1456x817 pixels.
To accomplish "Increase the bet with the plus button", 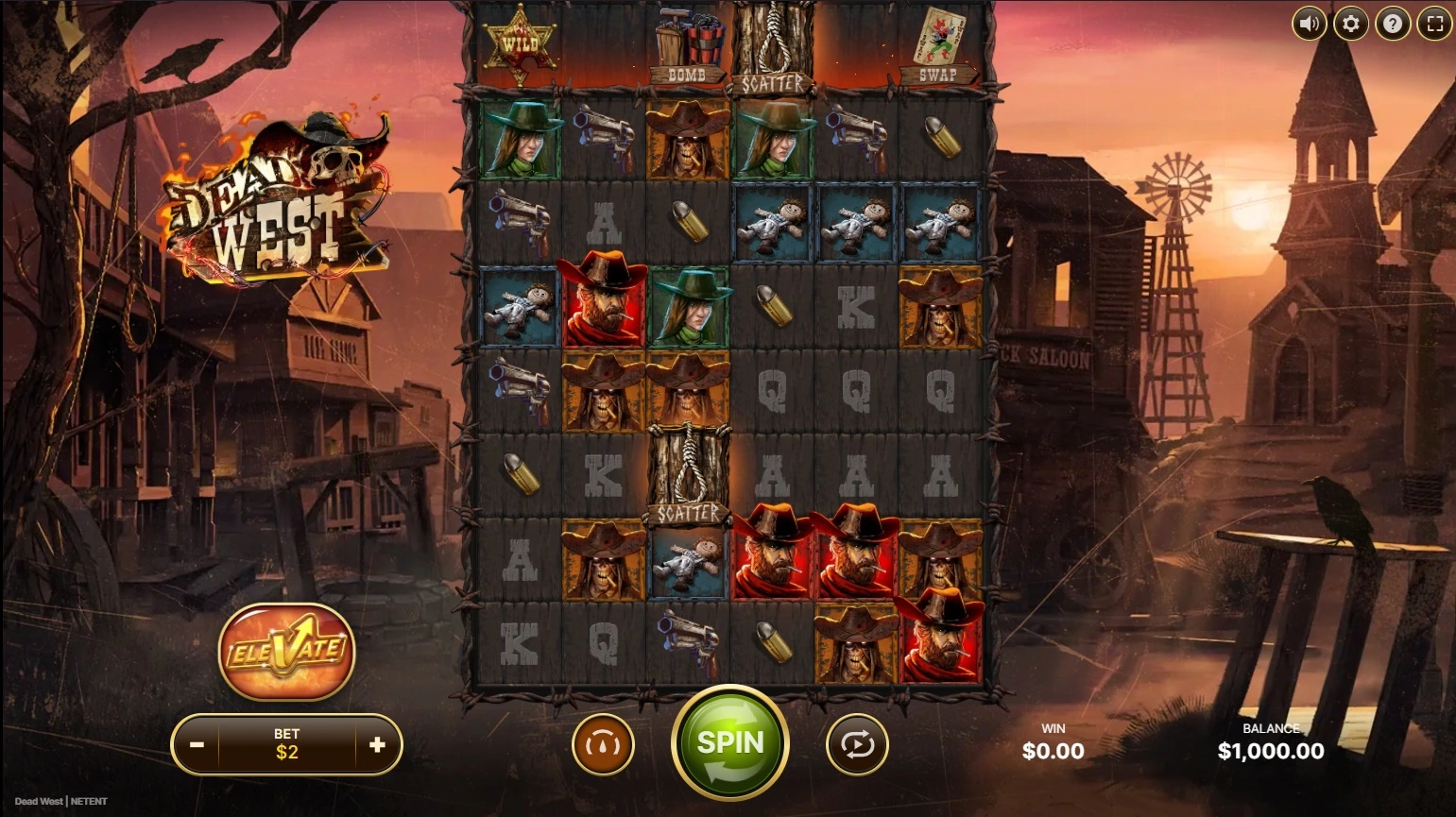I will point(377,745).
